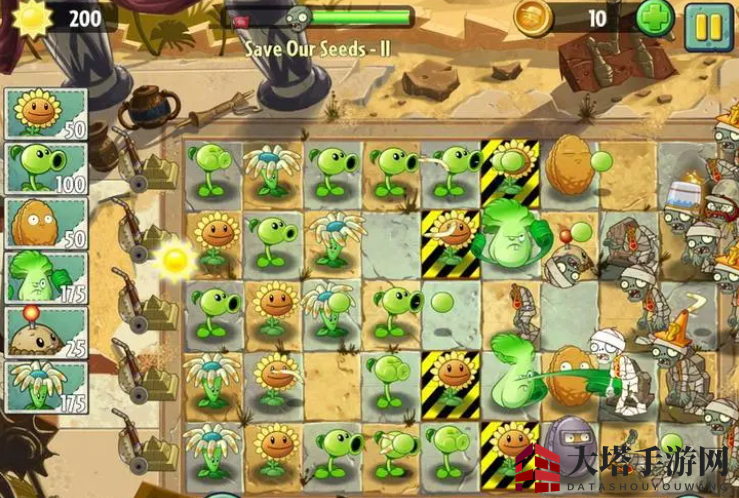Collect the glowing falling sun
This screenshot has height=498, width=739.
[x=176, y=260]
